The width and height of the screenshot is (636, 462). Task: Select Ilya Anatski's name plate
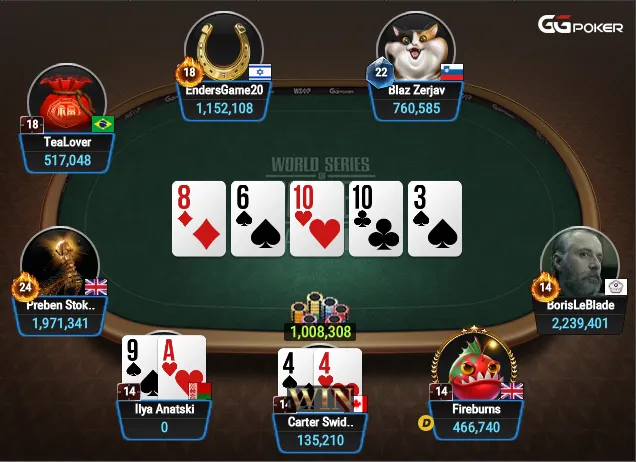pyautogui.click(x=164, y=418)
